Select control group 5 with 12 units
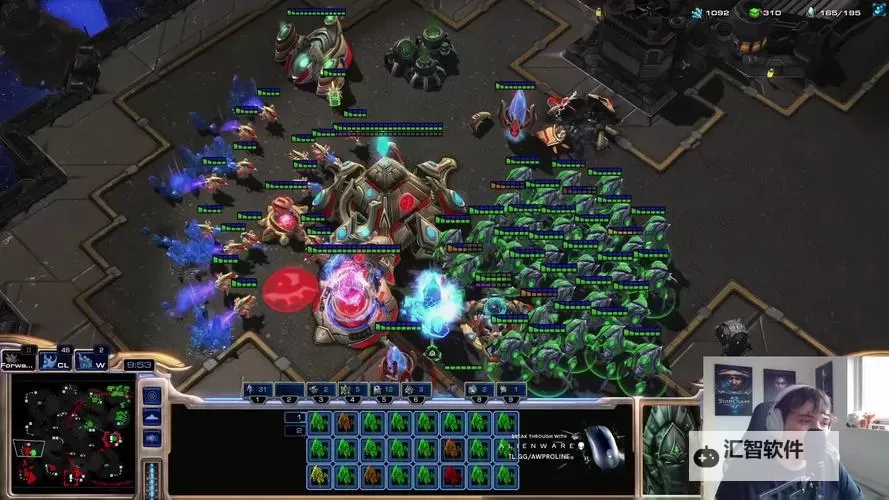 point(385,389)
